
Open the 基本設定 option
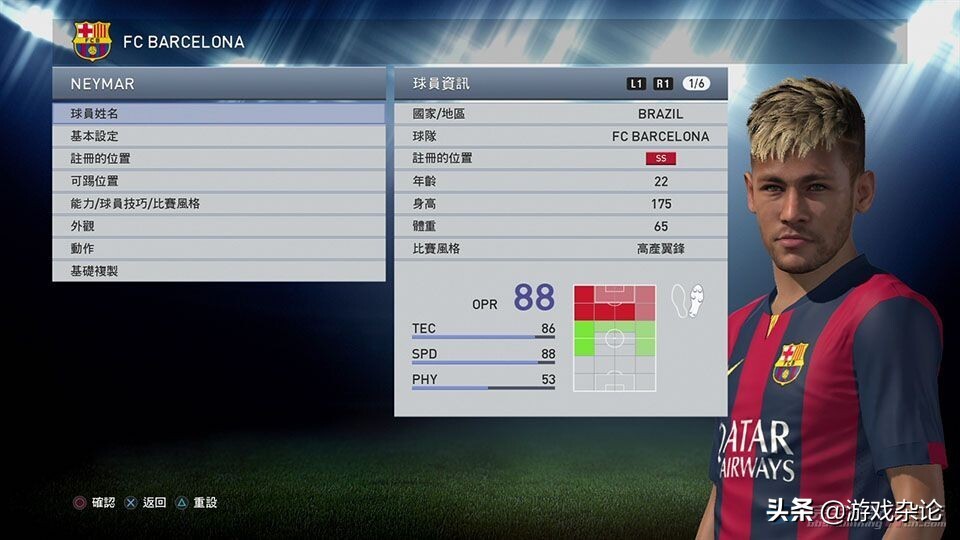[x=218, y=136]
